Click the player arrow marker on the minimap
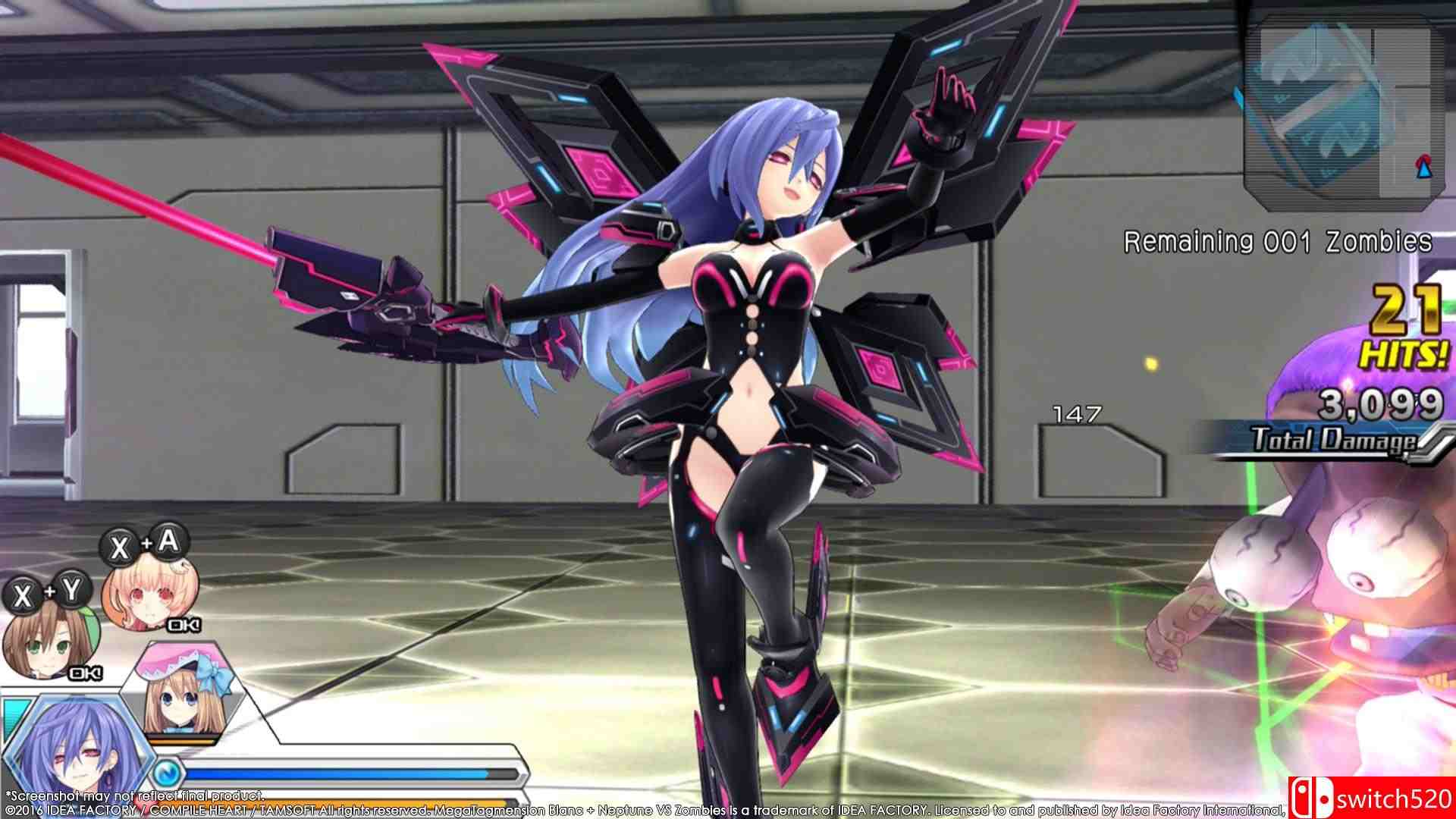 tap(1423, 171)
